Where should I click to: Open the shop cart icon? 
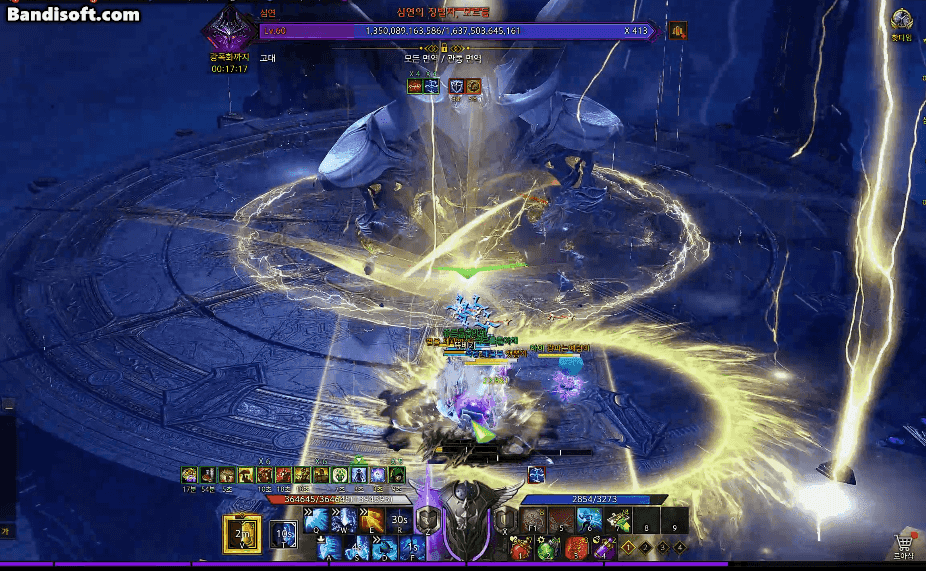coord(903,543)
